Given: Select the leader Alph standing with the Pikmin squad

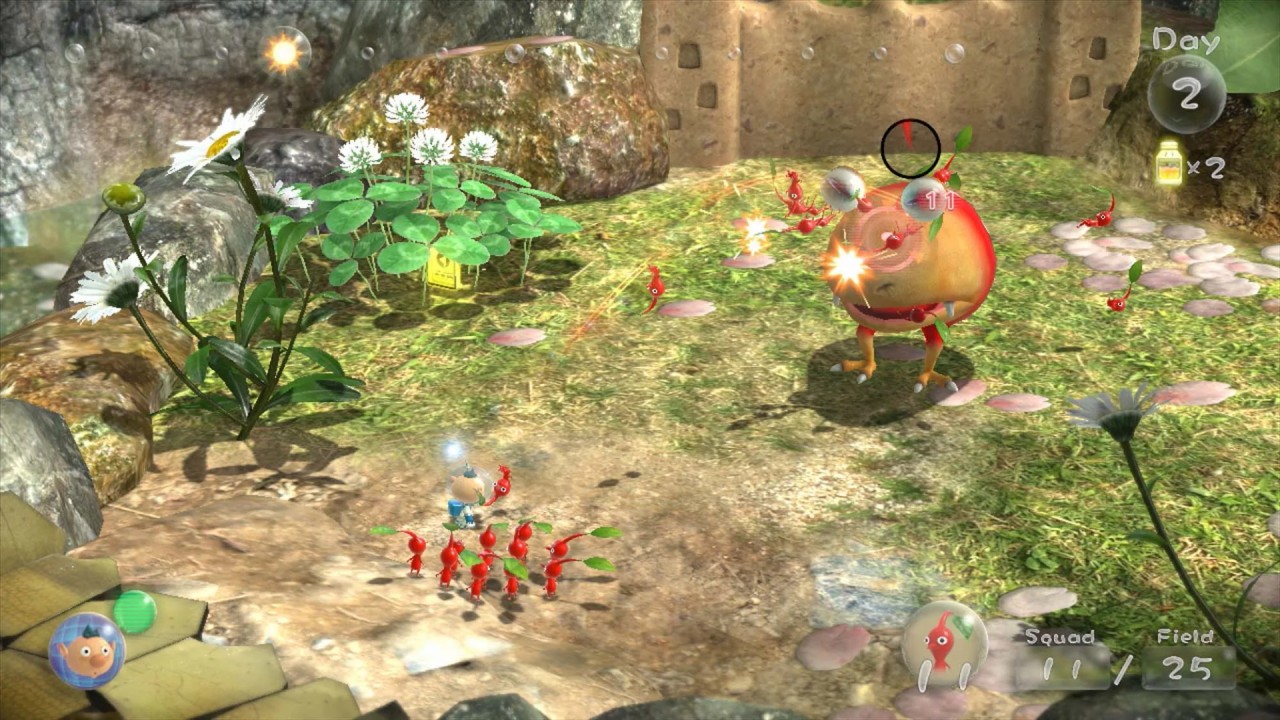Looking at the screenshot, I should click(466, 490).
